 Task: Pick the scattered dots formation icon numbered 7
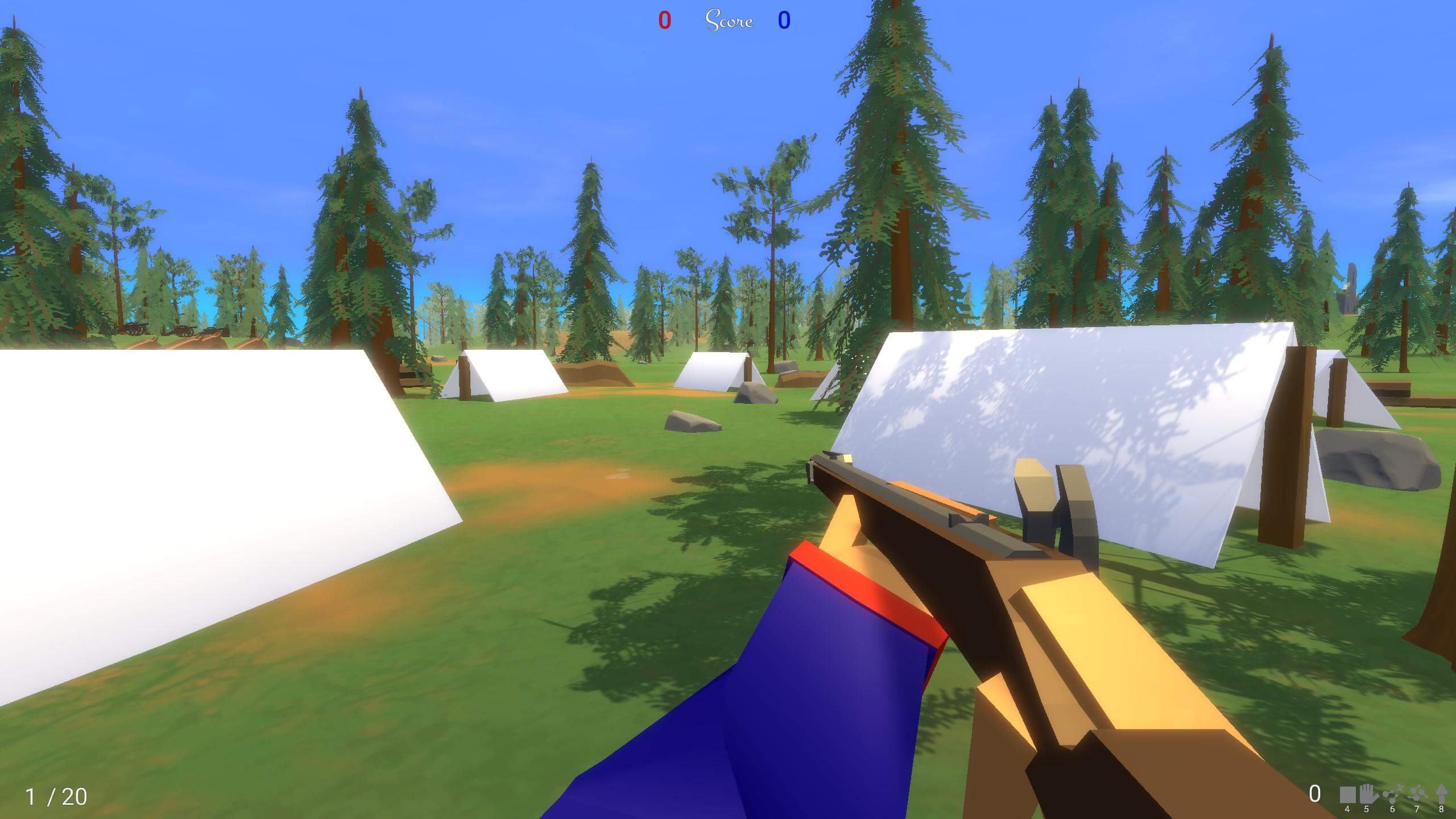coord(1417,794)
